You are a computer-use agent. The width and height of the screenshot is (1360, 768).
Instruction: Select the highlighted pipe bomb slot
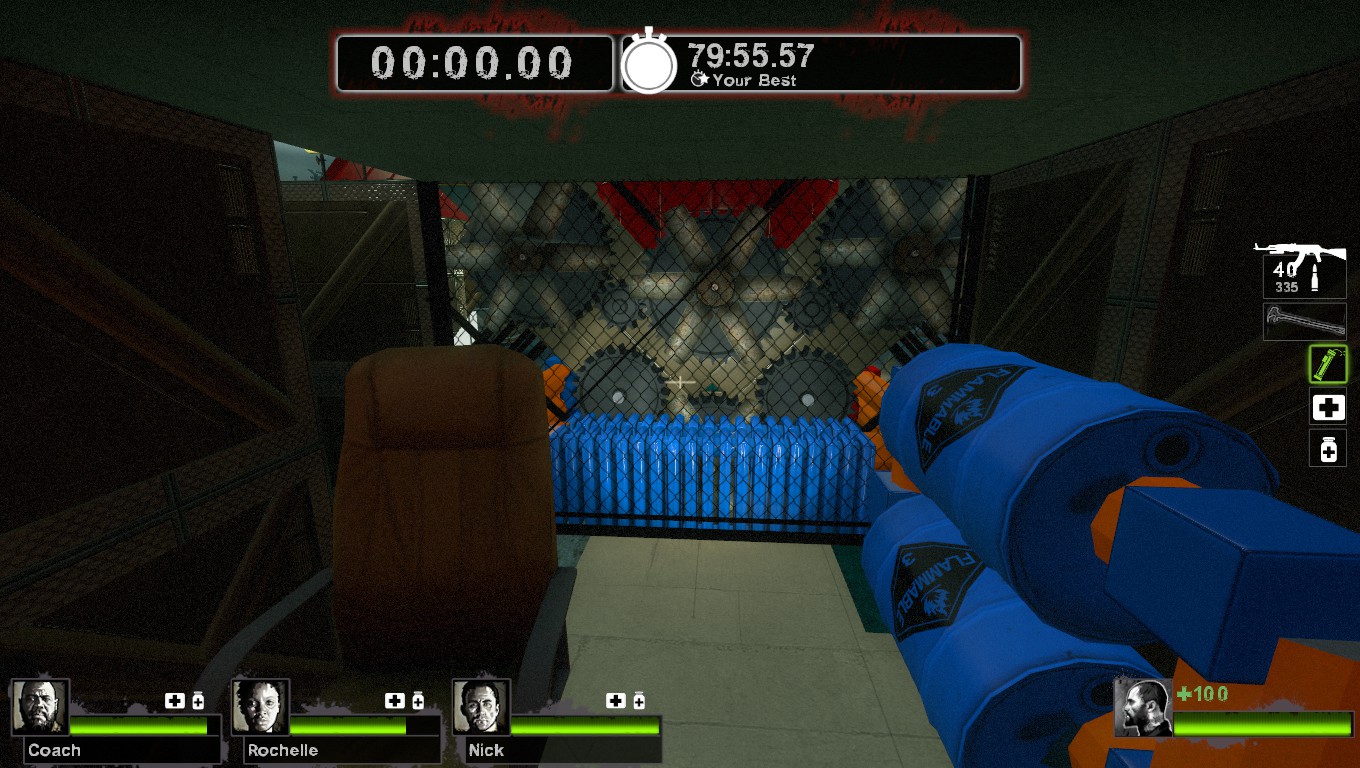[1328, 364]
